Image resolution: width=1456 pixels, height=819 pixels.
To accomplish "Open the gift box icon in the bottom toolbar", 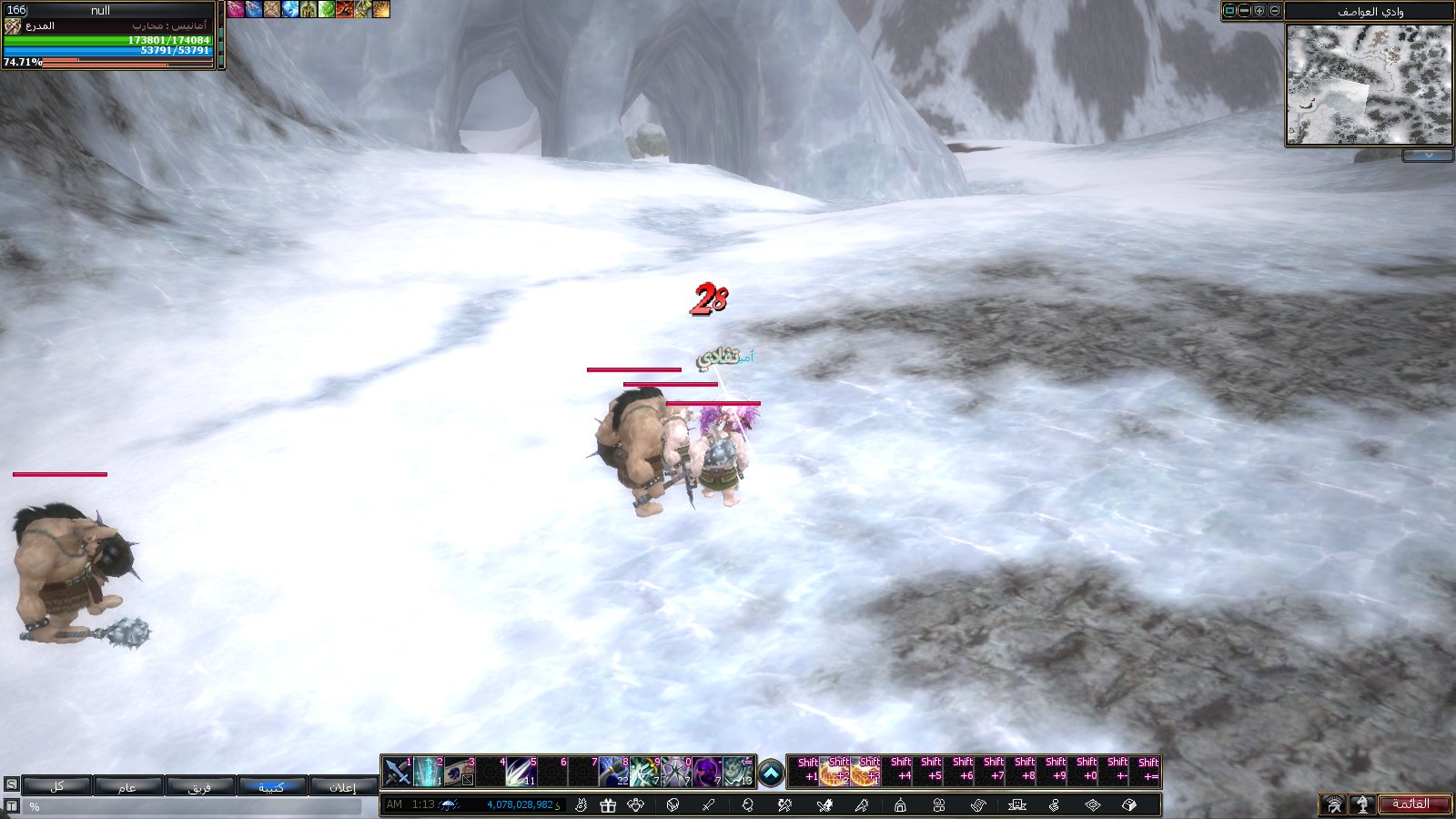I will pos(608,804).
